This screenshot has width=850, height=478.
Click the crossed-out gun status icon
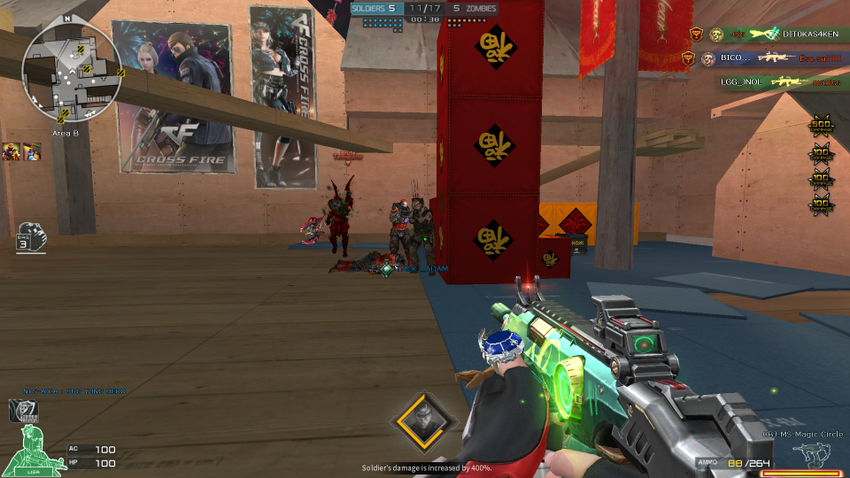(x=22, y=410)
